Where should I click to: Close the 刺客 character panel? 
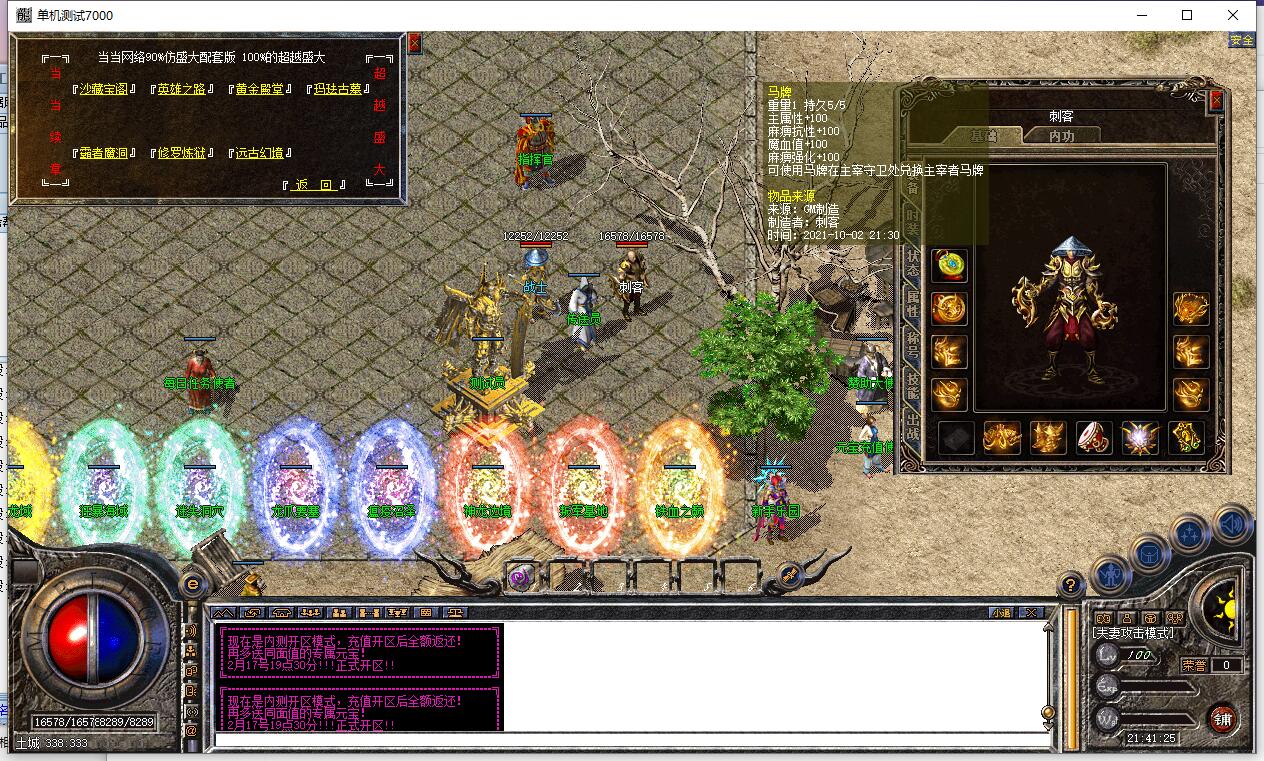(1216, 100)
